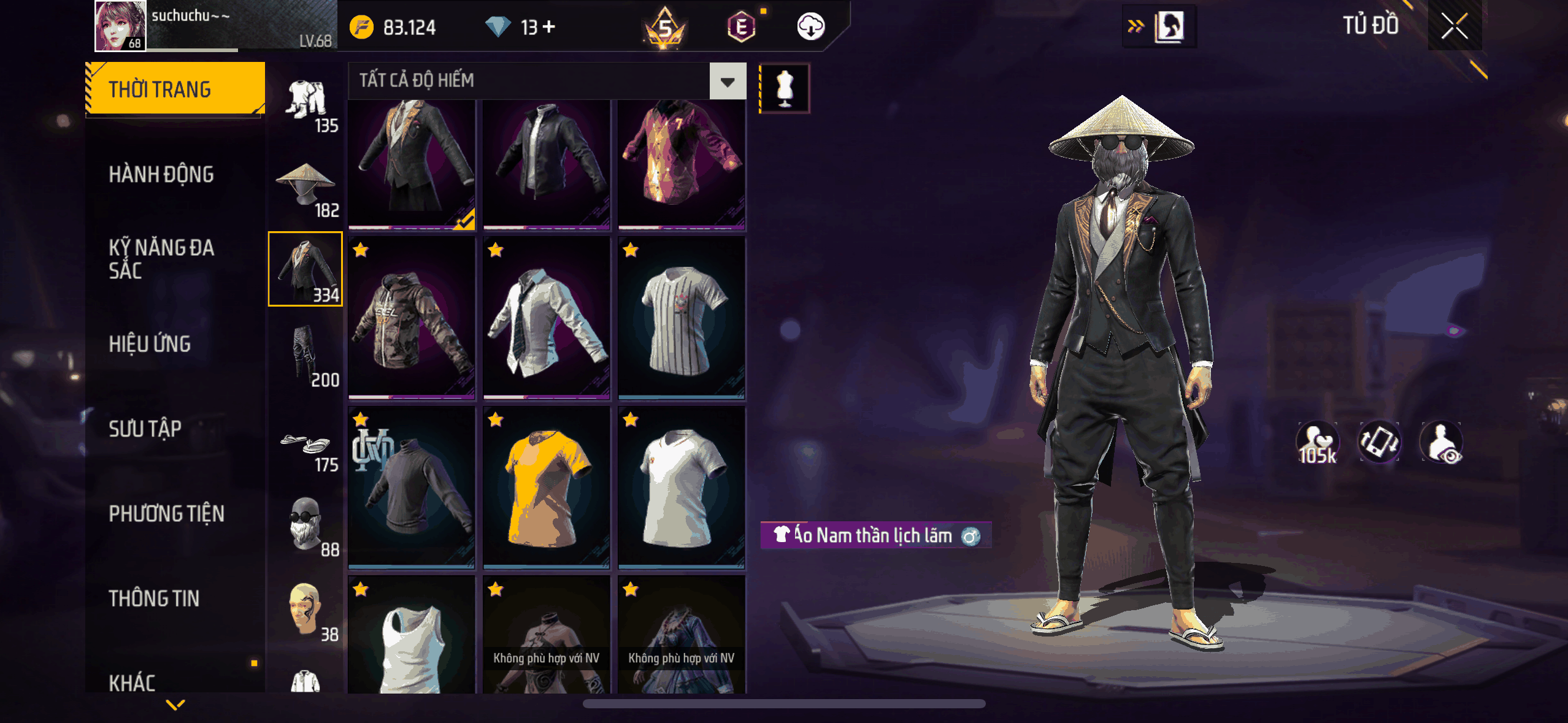Go to the SƯU TẬP tab
This screenshot has height=723, width=1568.
click(x=145, y=429)
